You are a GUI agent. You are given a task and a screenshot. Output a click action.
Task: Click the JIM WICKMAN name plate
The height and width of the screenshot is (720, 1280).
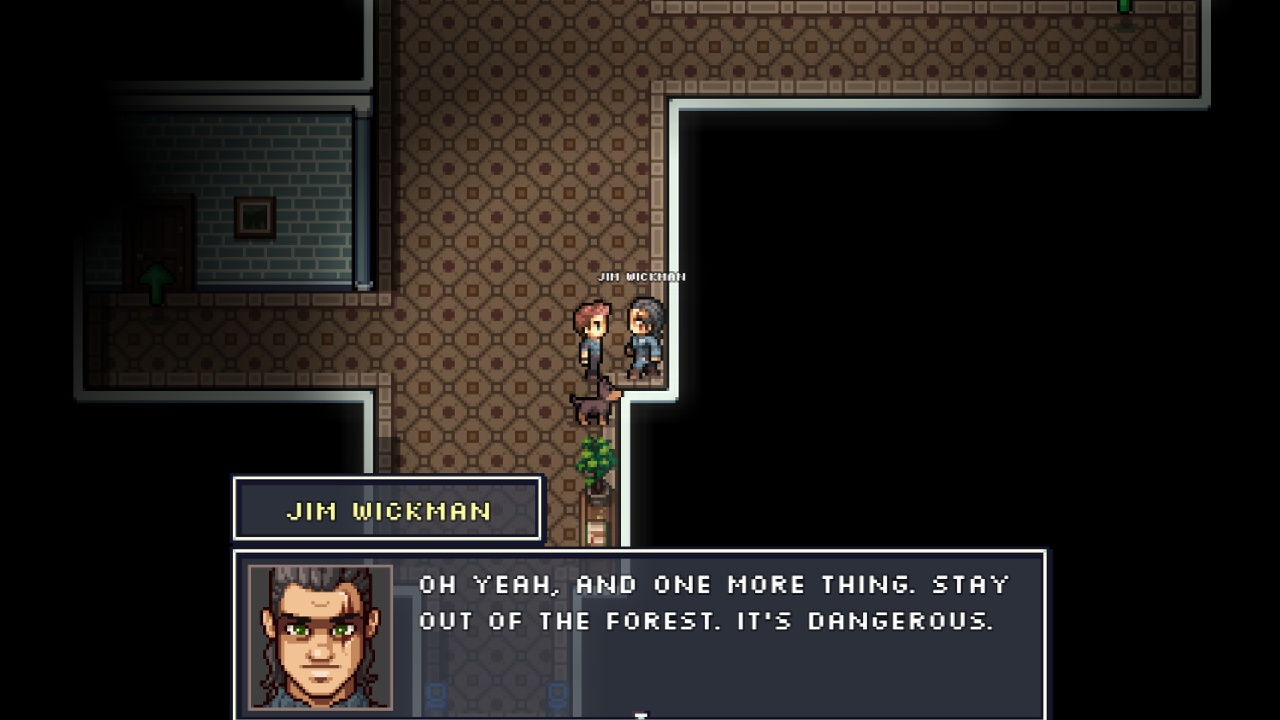pyautogui.click(x=387, y=509)
